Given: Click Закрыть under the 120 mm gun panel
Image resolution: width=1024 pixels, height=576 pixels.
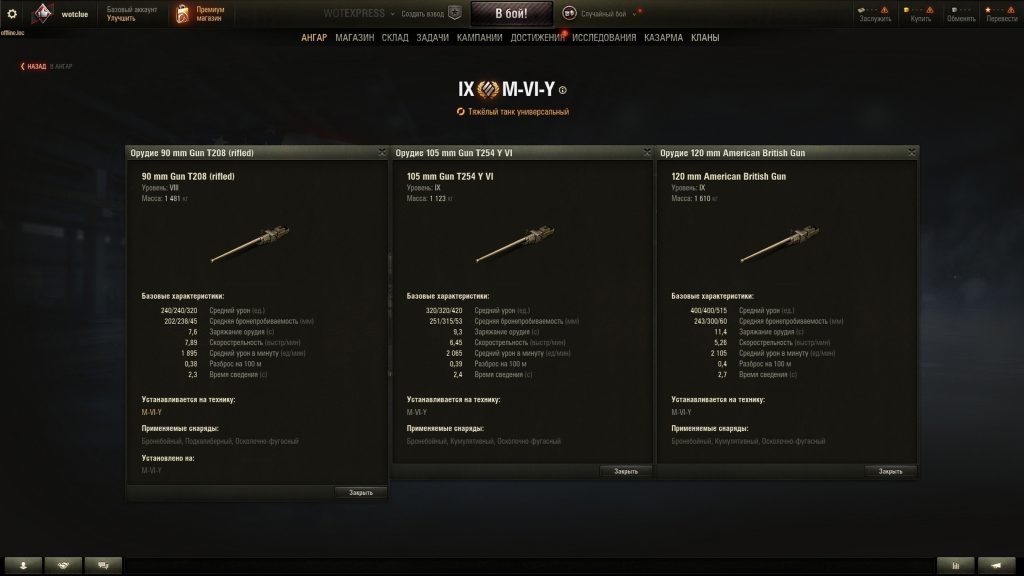Looking at the screenshot, I should coord(891,470).
